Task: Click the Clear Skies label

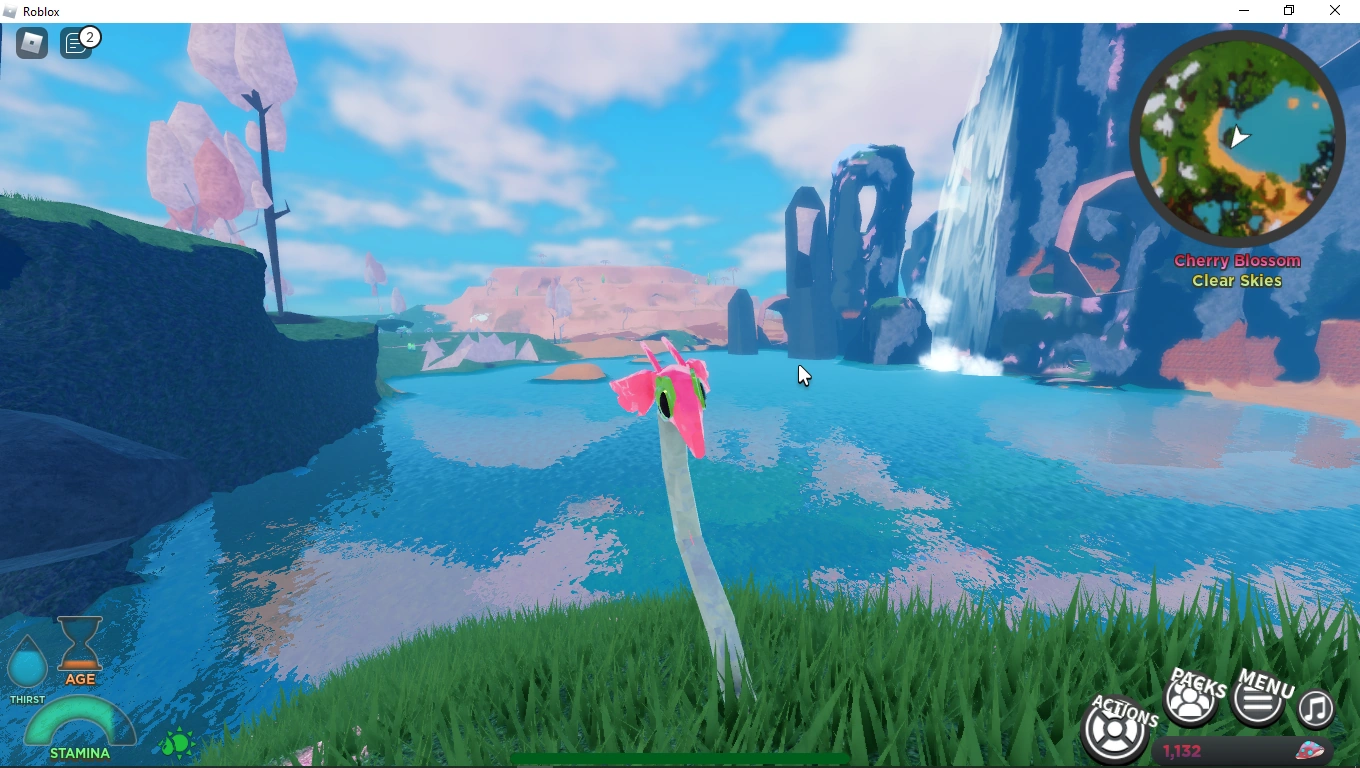Action: tap(1237, 281)
